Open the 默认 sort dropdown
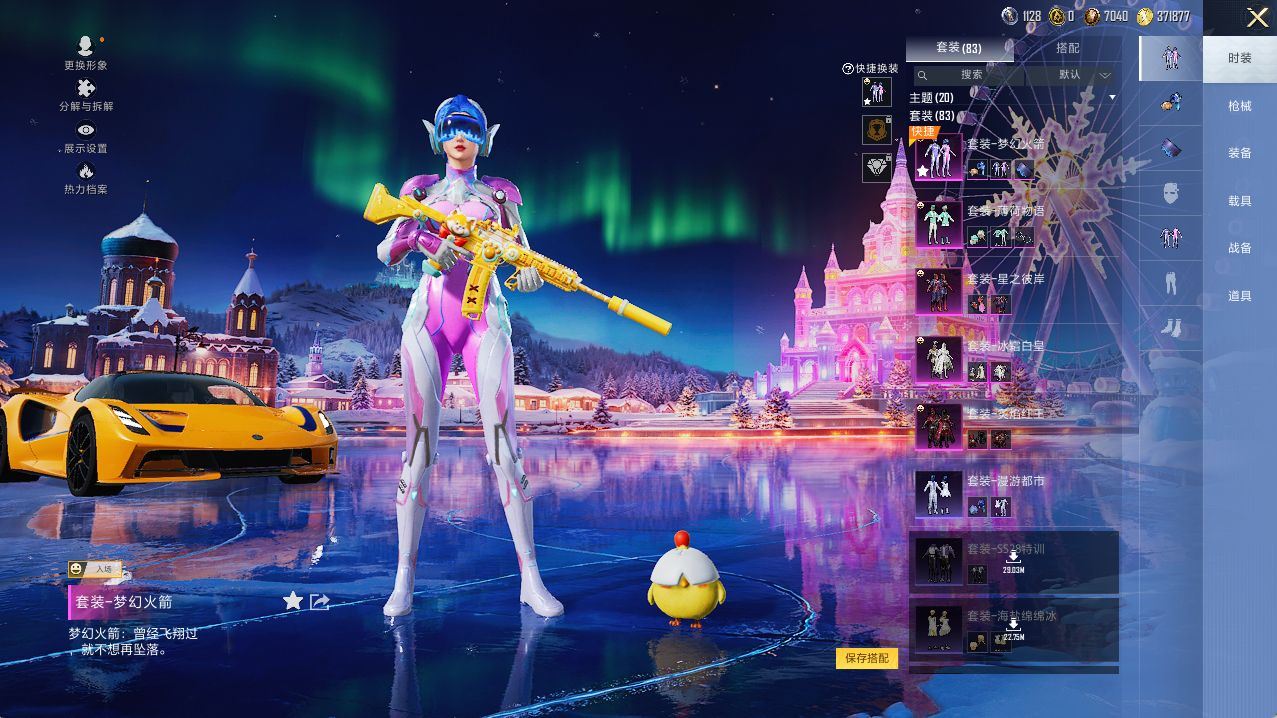The height and width of the screenshot is (718, 1277). (x=1083, y=75)
